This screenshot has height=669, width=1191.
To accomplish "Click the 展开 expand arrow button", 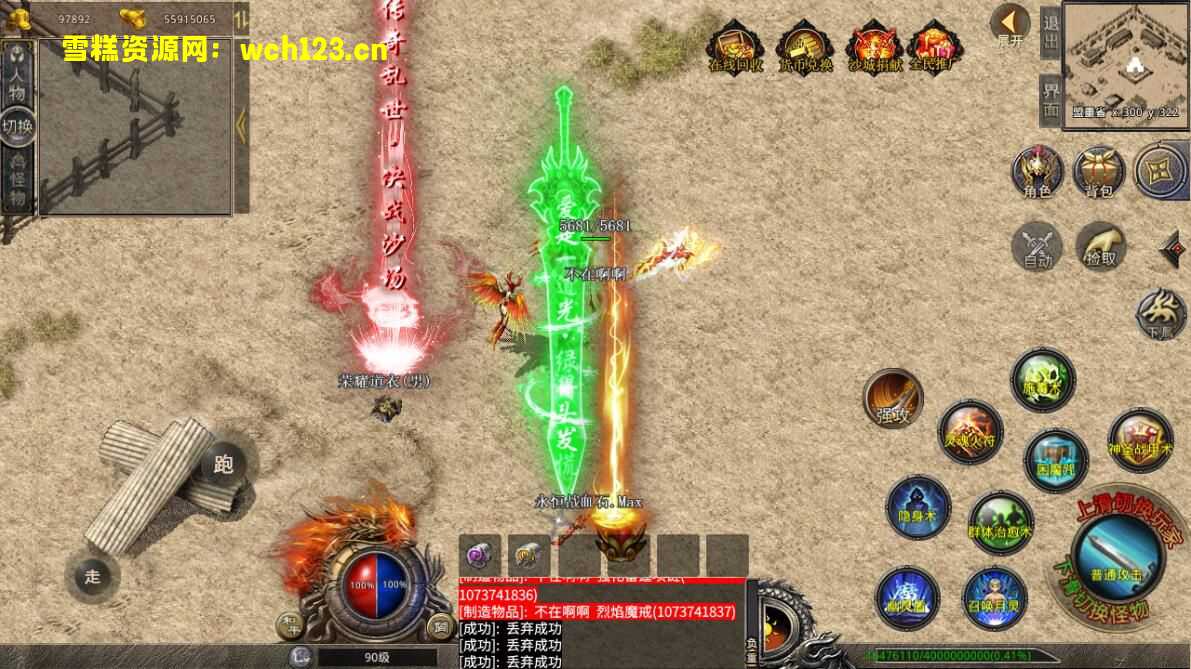I will [x=1010, y=24].
